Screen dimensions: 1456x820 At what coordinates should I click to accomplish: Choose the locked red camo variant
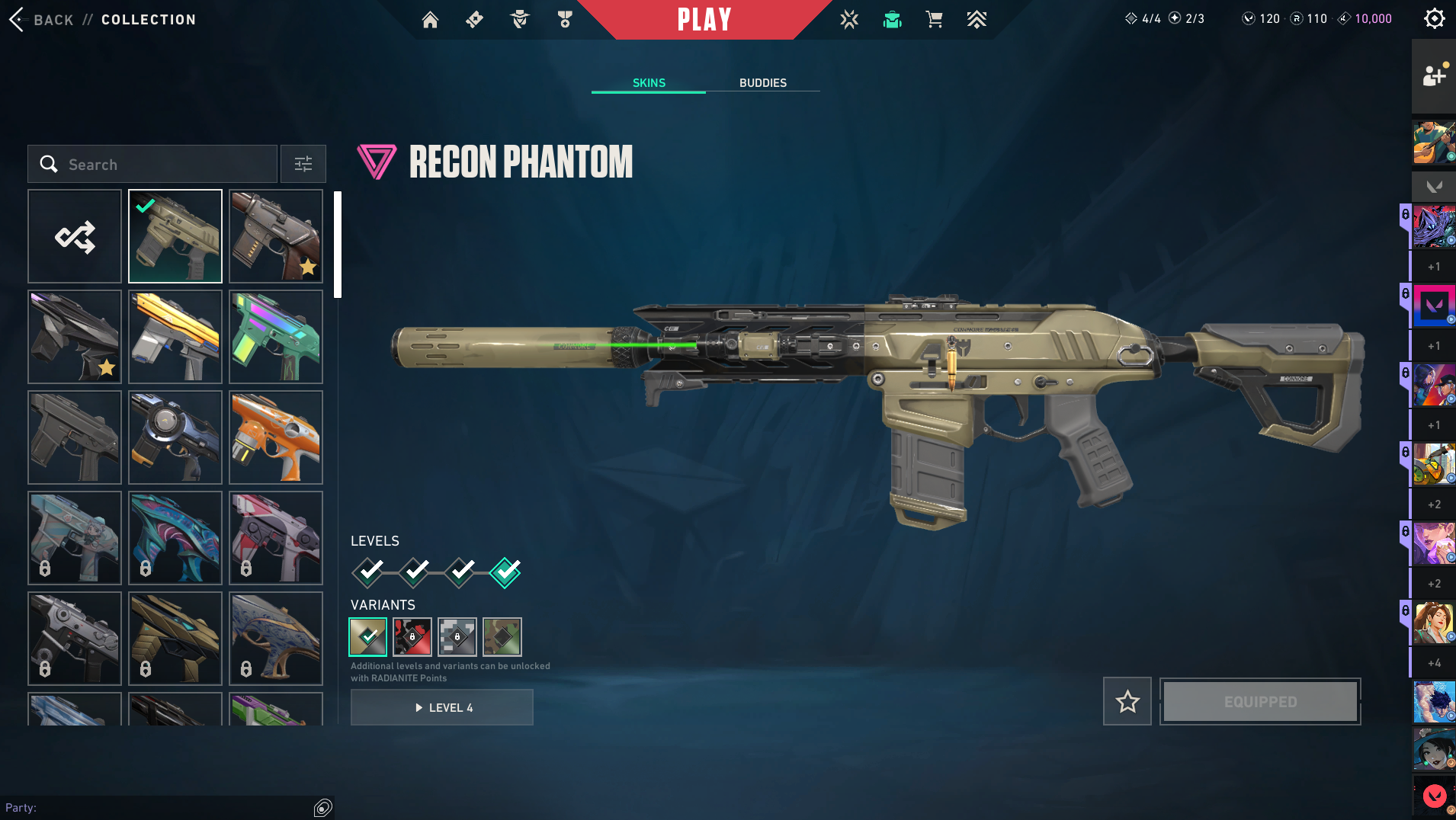412,637
